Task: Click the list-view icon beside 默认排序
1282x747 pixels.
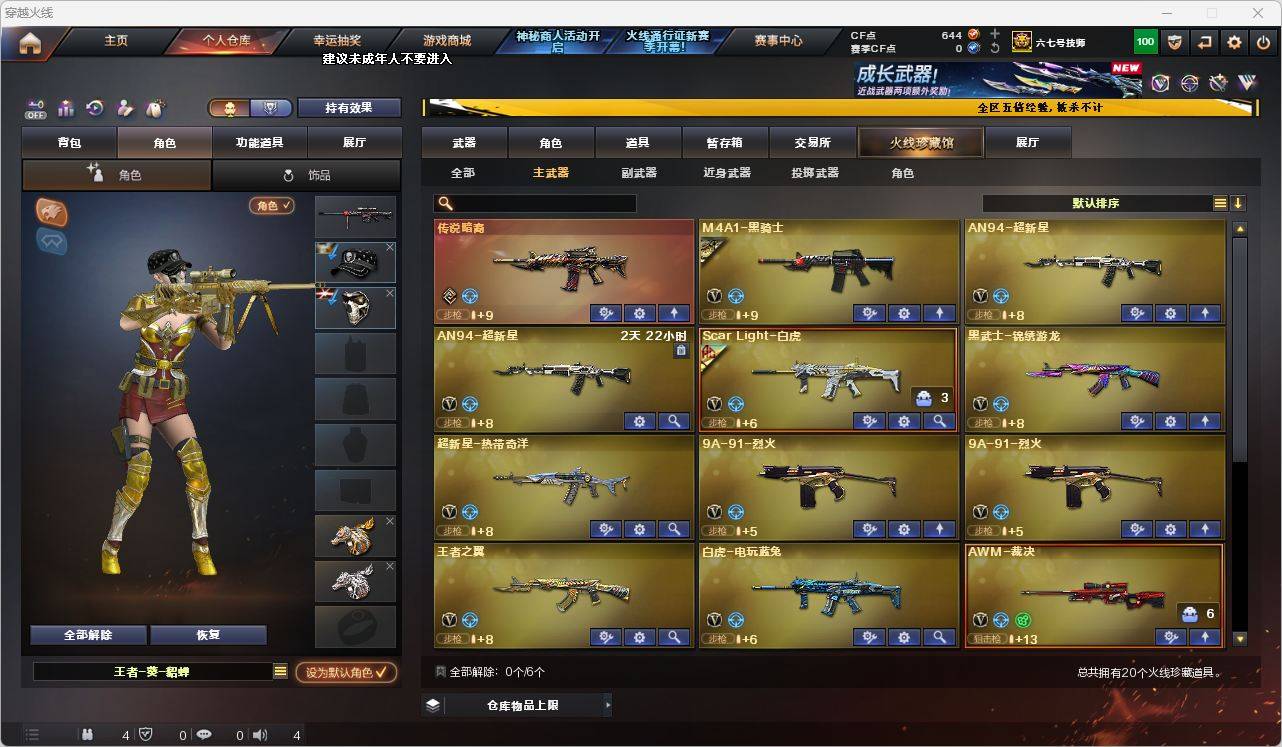Action: pos(1219,202)
